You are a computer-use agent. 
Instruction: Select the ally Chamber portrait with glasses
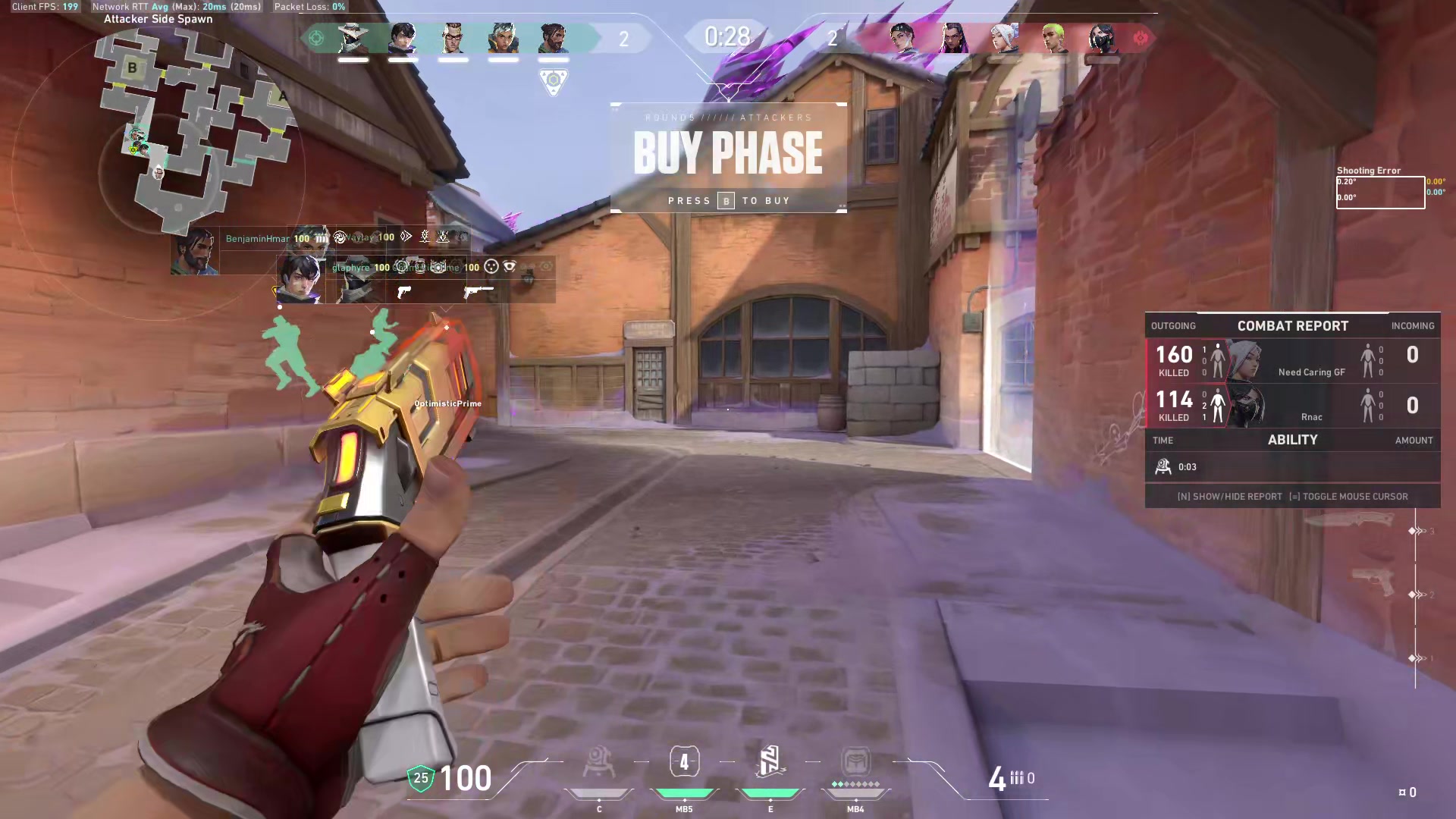[453, 38]
